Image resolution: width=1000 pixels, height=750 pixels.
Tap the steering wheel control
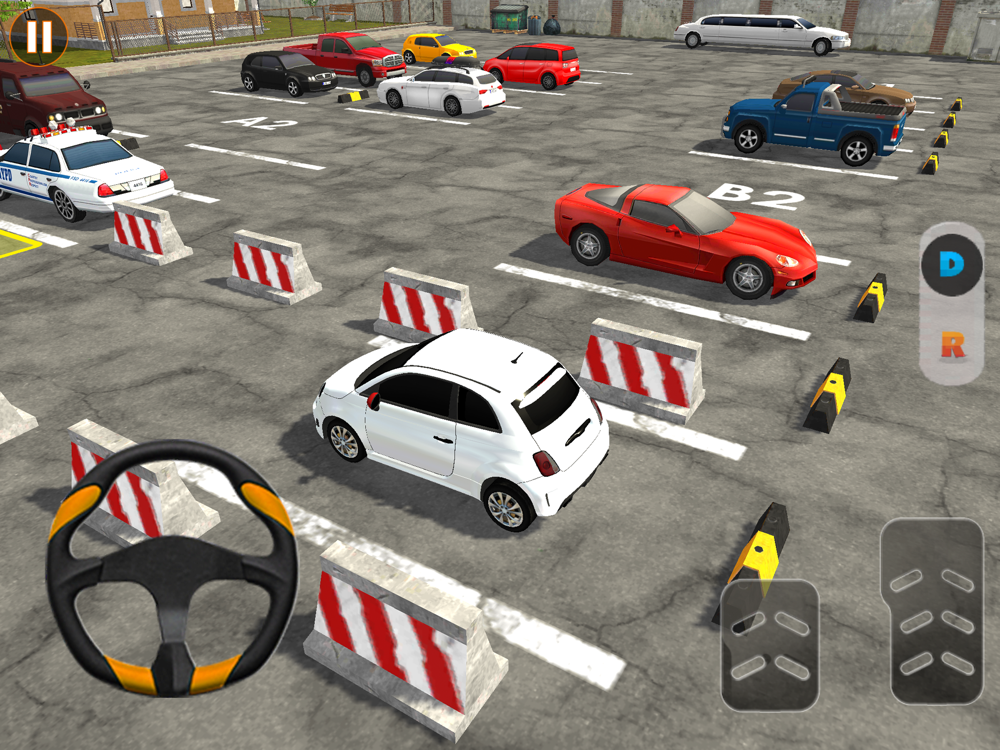(171, 567)
